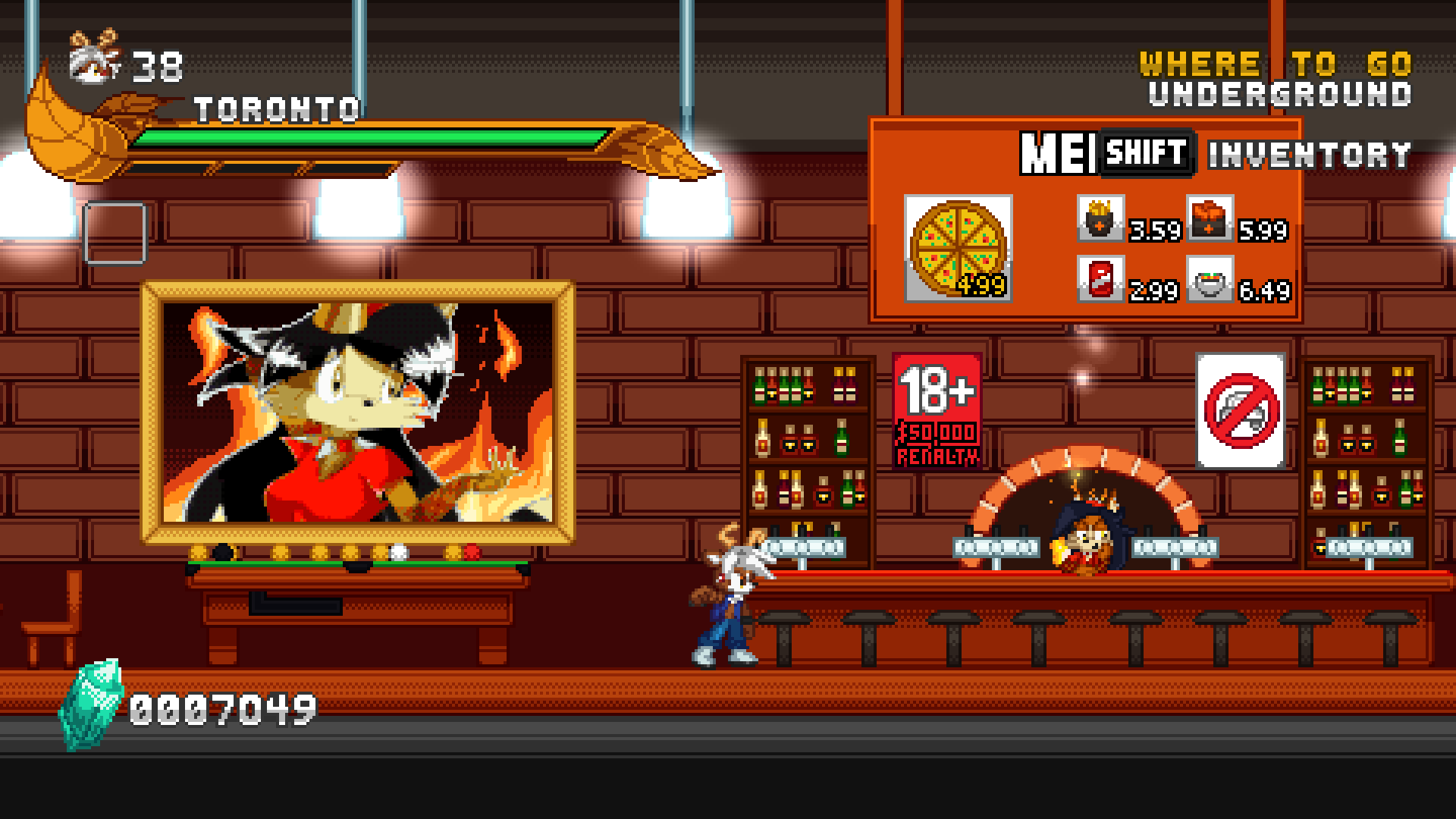This screenshot has width=1456, height=819.
Task: Click the Where To Go objective tracker
Action: (x=1276, y=79)
